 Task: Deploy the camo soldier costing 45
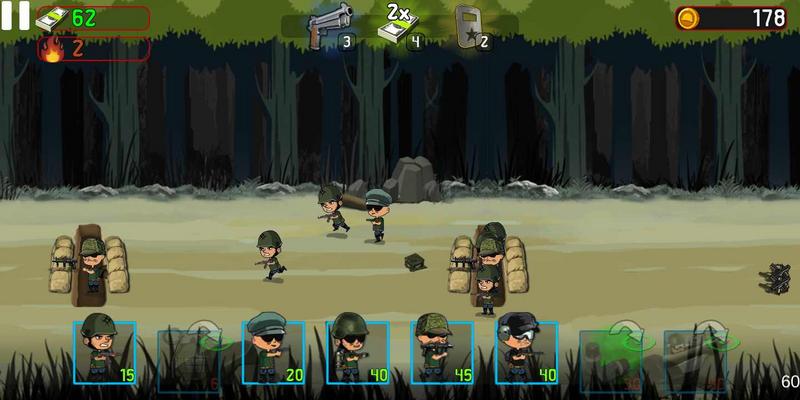(442, 352)
